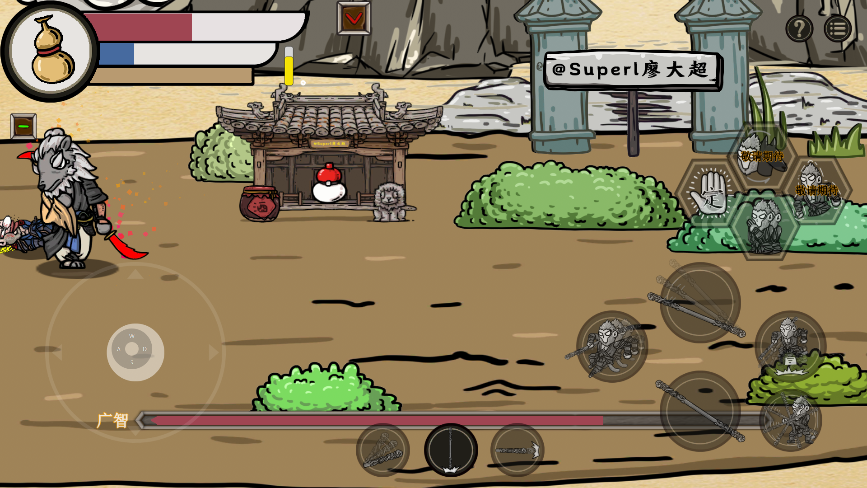Screen dimensions: 867x488
Task: Open the question mark help button
Action: tap(798, 28)
